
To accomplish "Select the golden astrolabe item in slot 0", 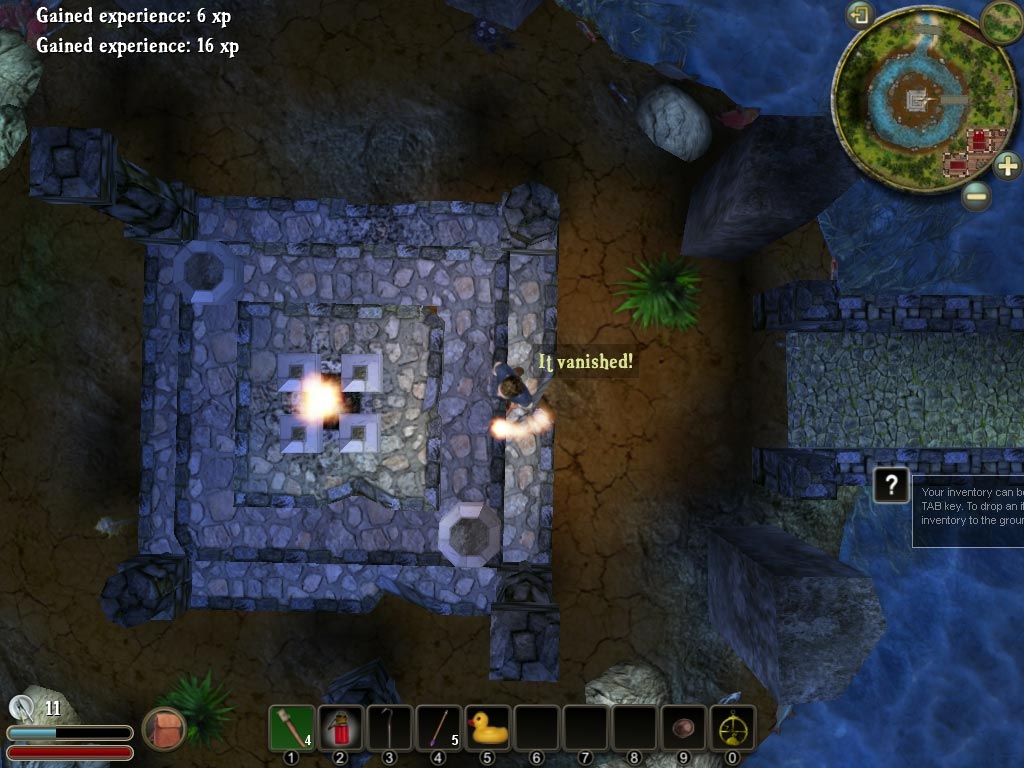I will point(733,727).
